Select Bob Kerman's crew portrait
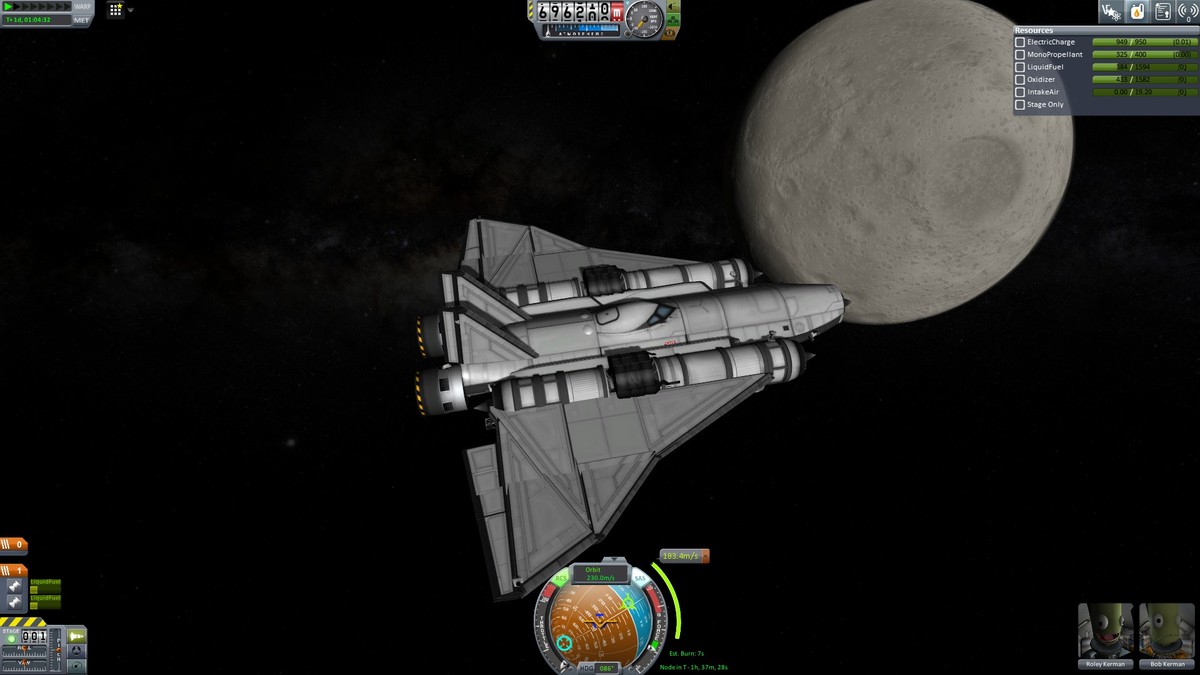Screen dimensions: 1200x675 tap(1167, 632)
